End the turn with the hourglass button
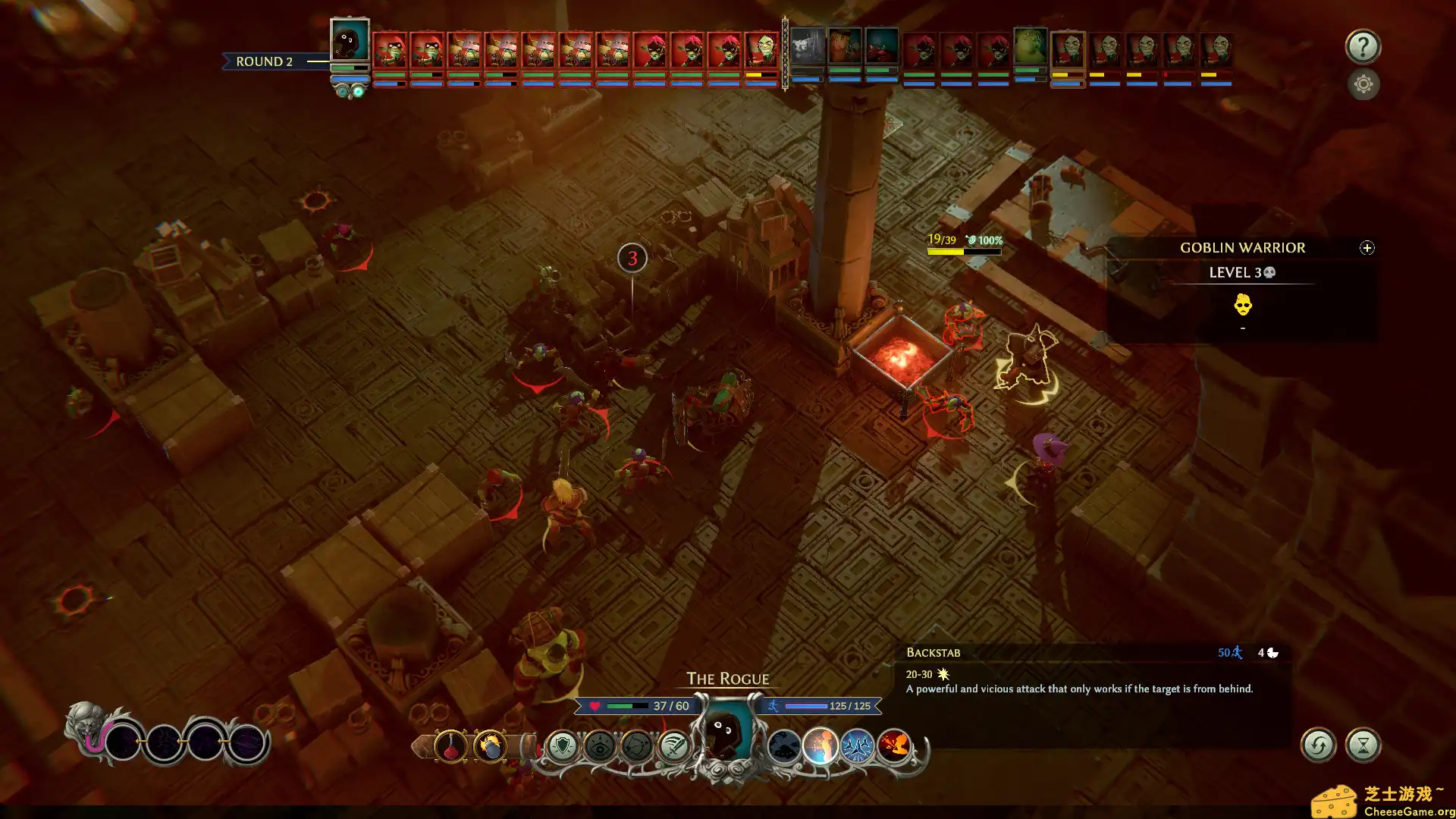 (1363, 745)
